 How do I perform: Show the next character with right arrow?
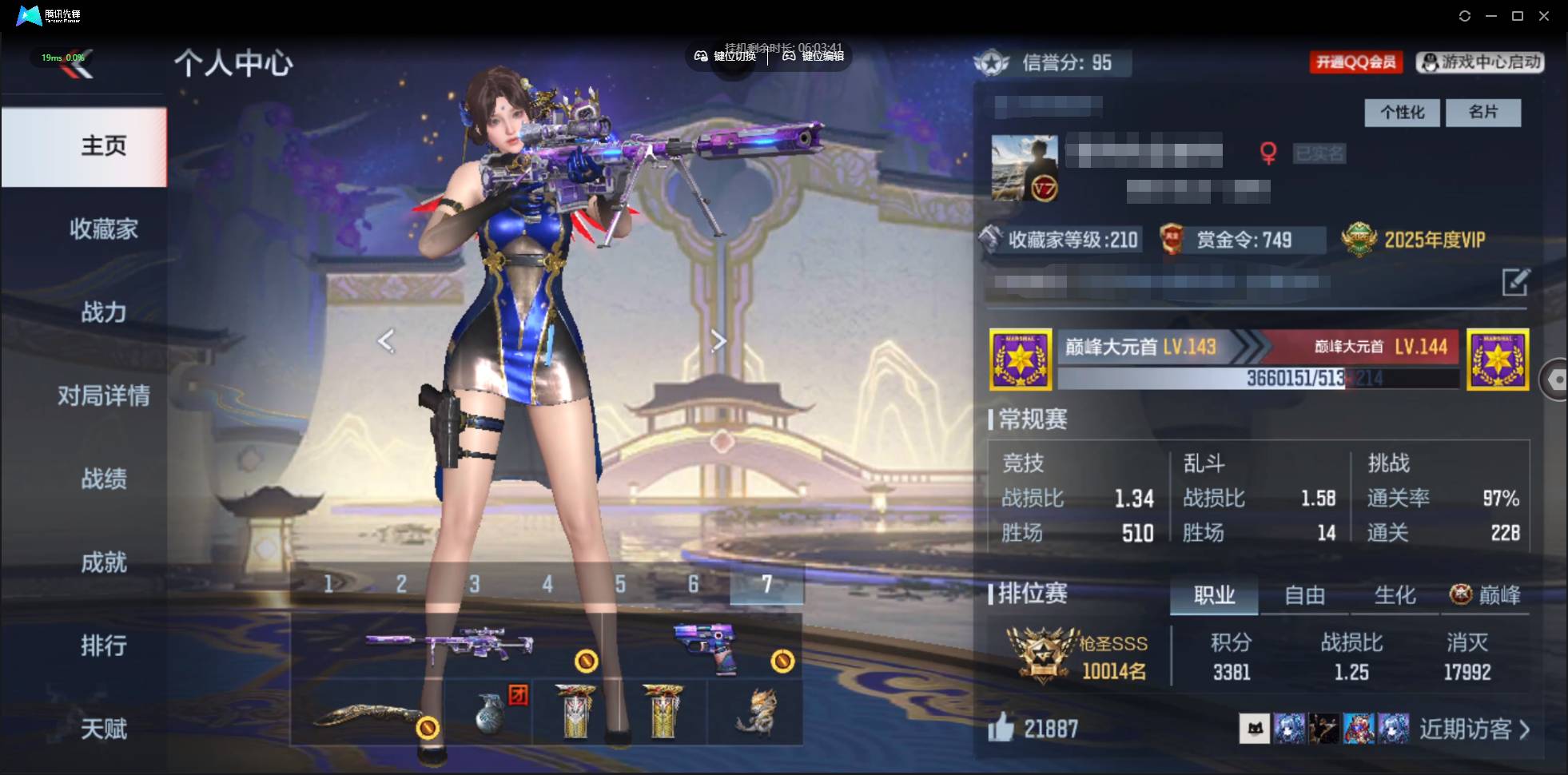[718, 341]
